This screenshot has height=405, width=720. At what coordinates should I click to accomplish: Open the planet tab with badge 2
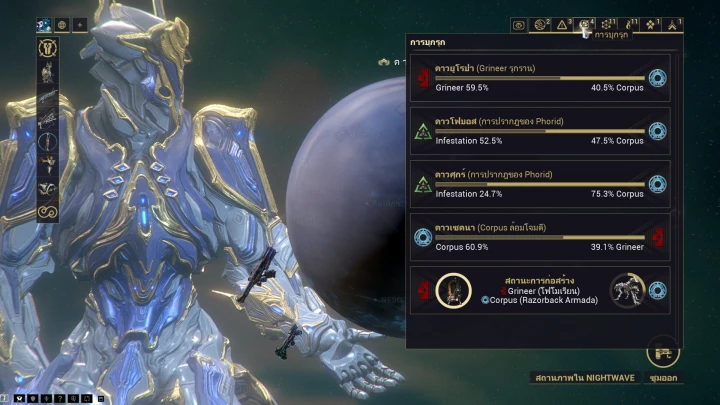click(542, 25)
